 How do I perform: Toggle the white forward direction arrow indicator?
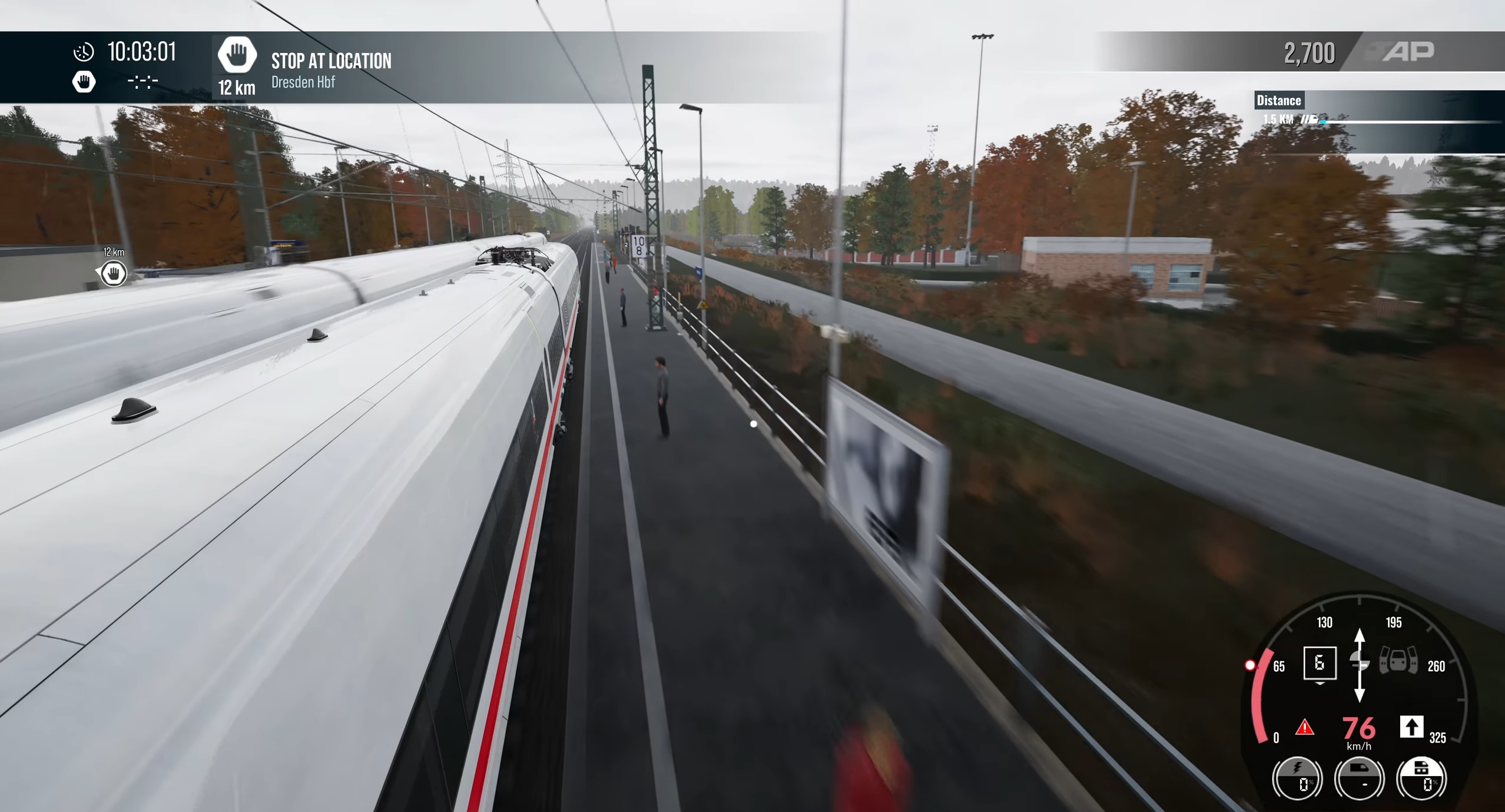[x=1411, y=727]
